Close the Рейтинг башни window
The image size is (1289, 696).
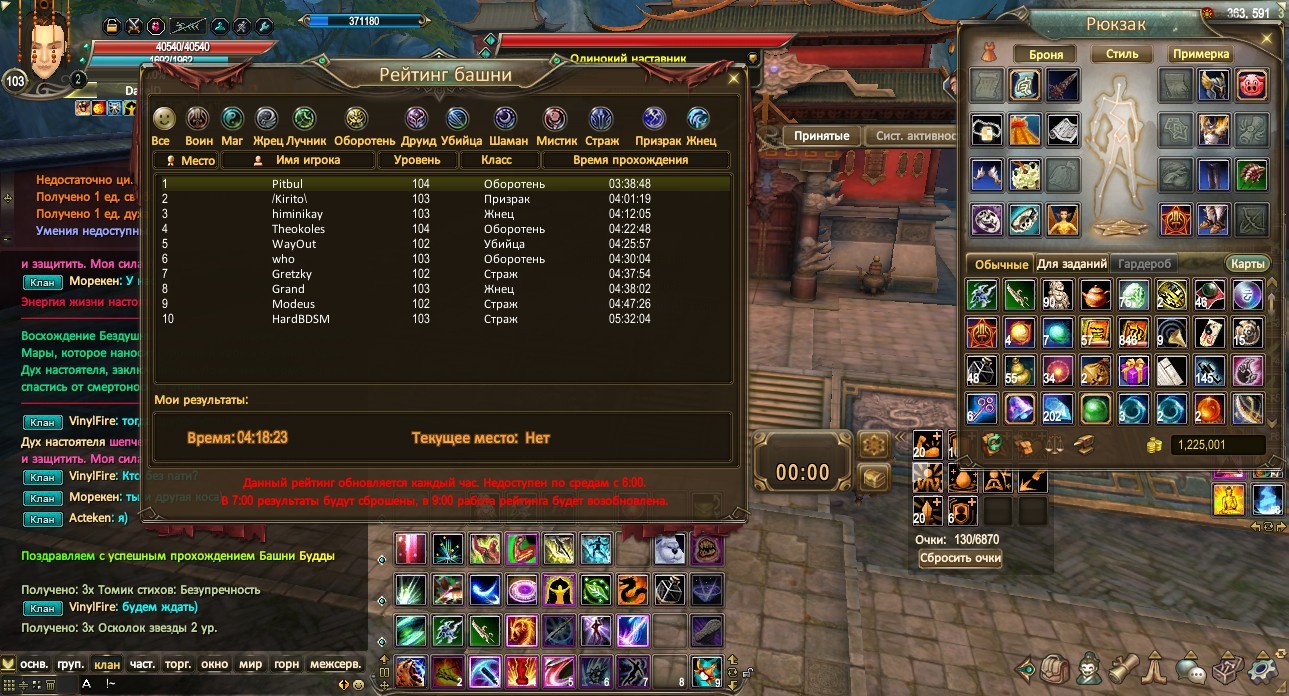pos(734,78)
